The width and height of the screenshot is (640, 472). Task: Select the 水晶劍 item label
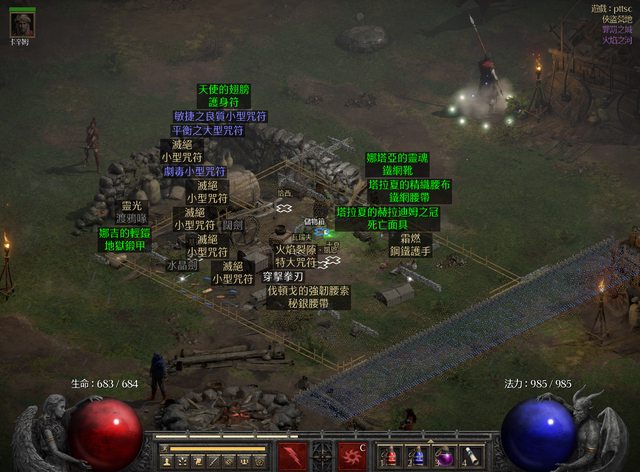pyautogui.click(x=182, y=266)
